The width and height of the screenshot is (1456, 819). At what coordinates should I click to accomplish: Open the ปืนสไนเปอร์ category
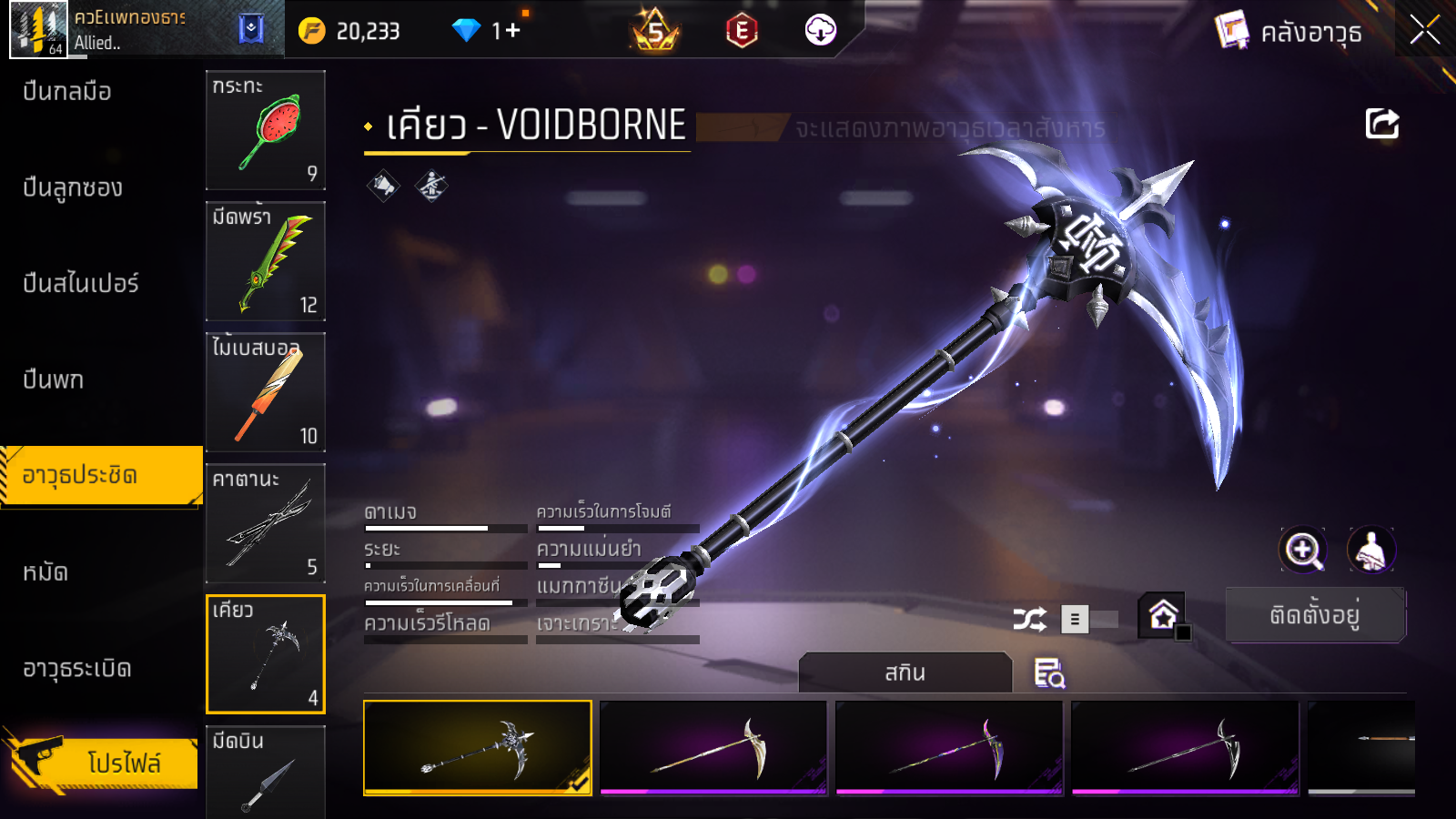[x=81, y=283]
